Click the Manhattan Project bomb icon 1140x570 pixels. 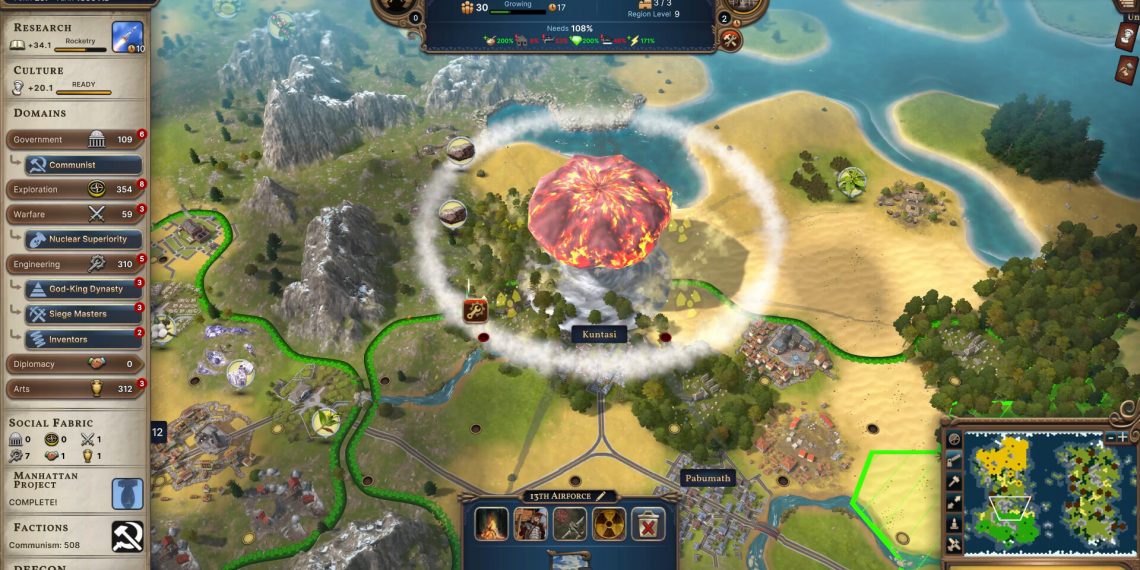127,493
